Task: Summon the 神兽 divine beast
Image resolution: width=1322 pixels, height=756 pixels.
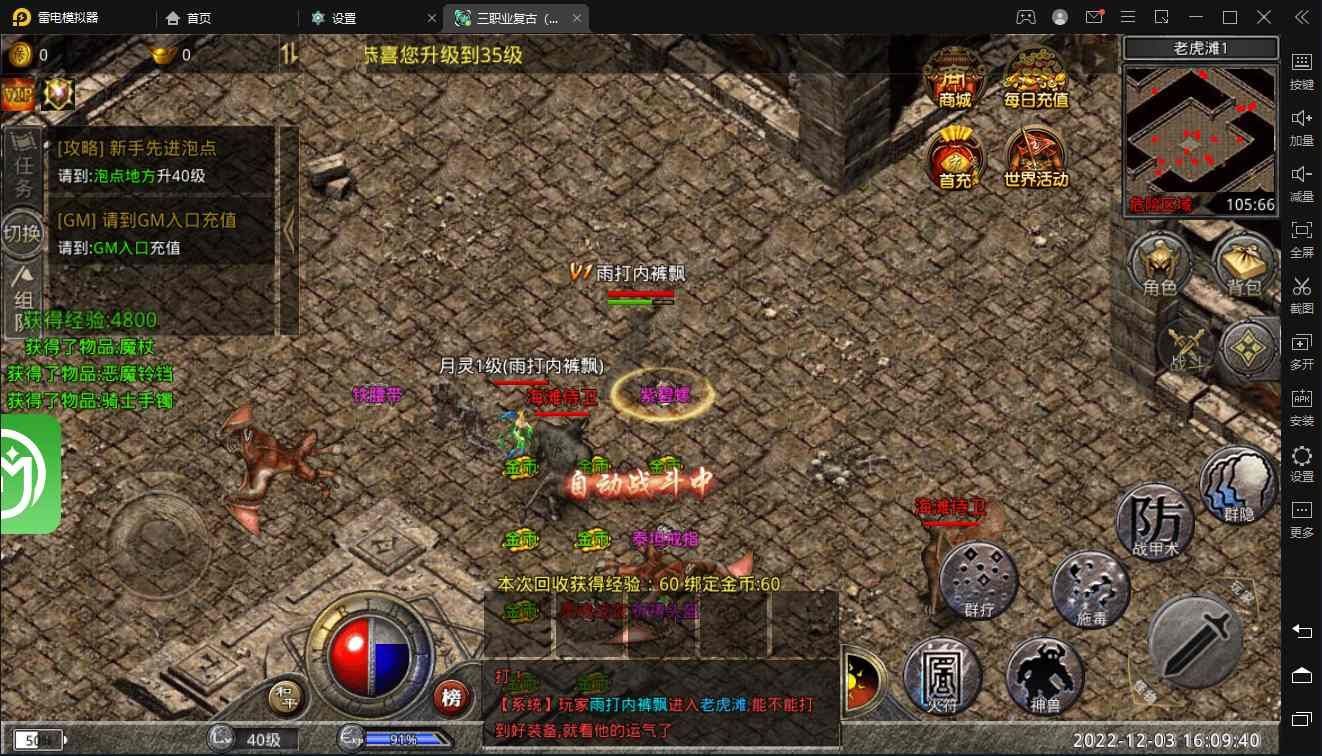Action: pyautogui.click(x=1044, y=675)
